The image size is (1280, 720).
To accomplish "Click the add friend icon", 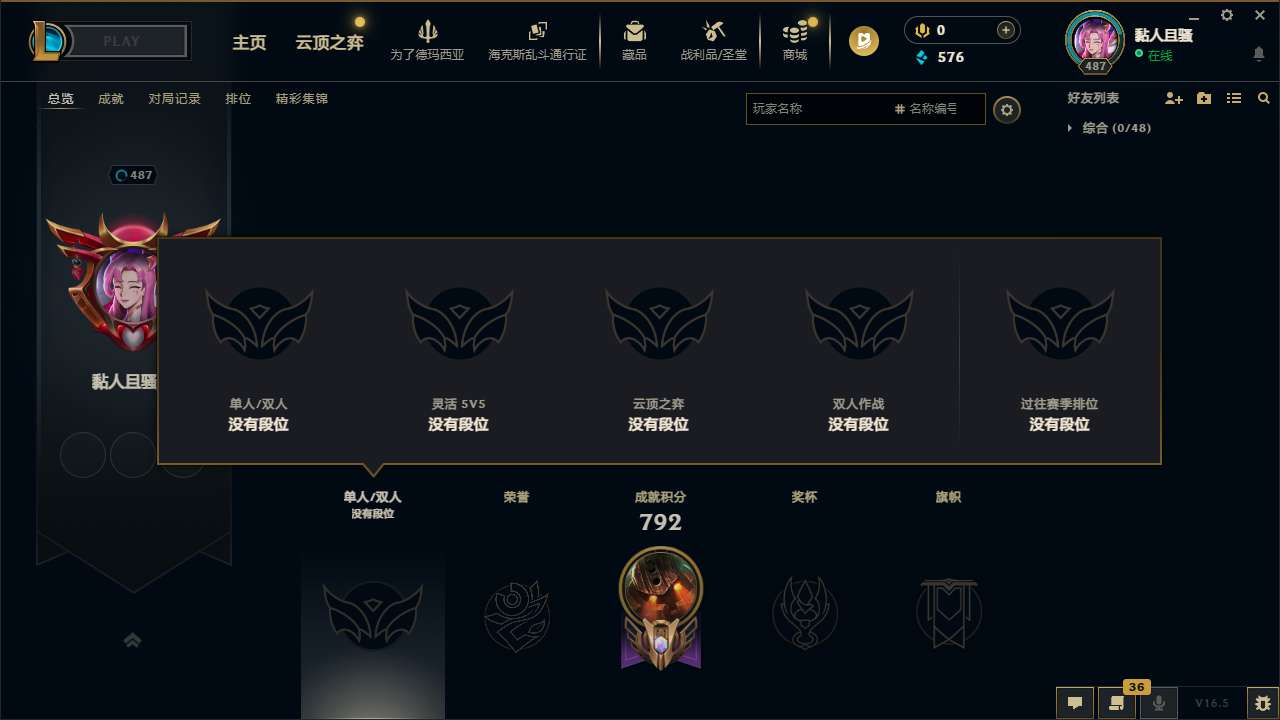I will 1173,98.
